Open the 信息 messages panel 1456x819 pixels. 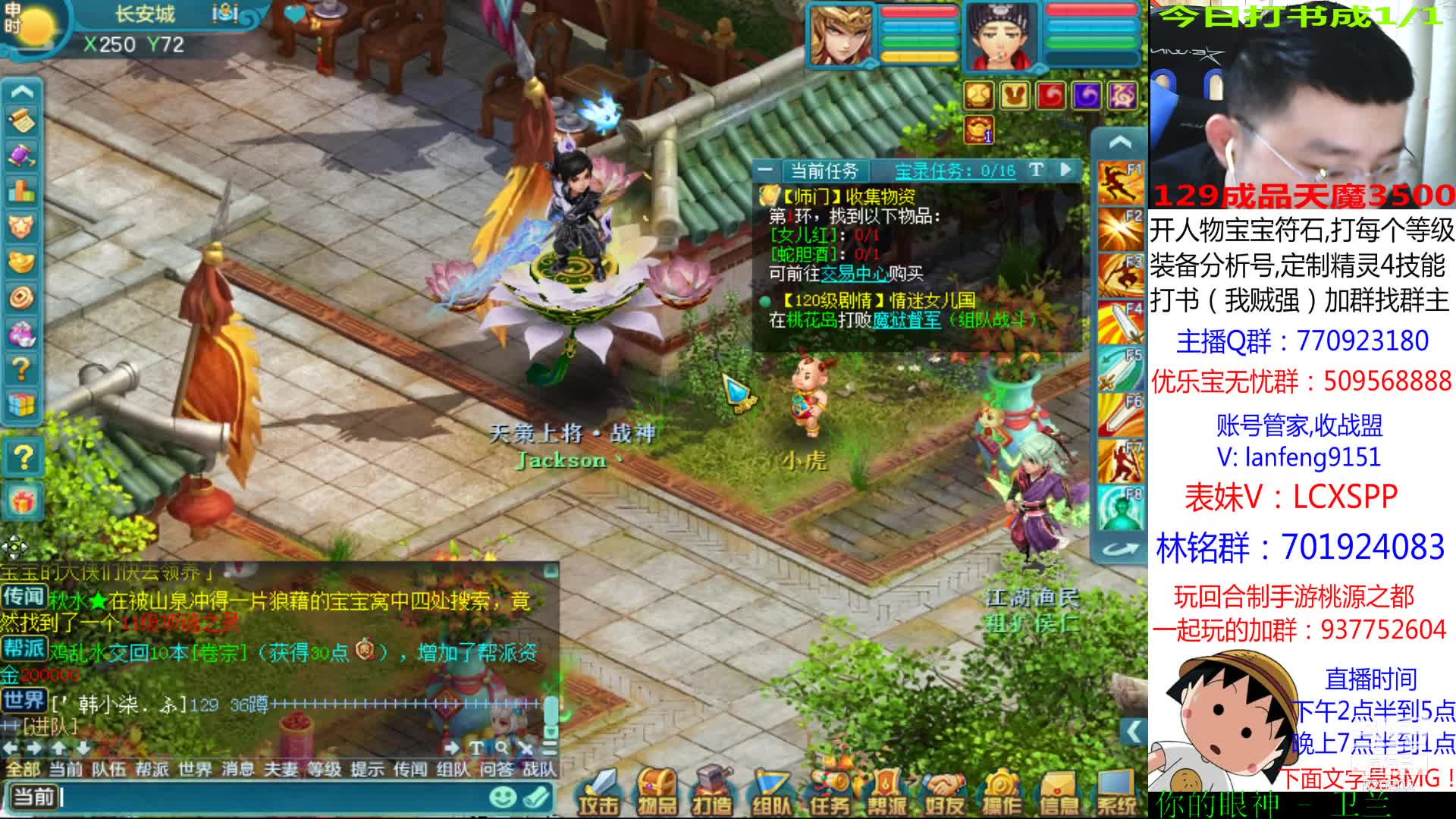coord(1059,792)
